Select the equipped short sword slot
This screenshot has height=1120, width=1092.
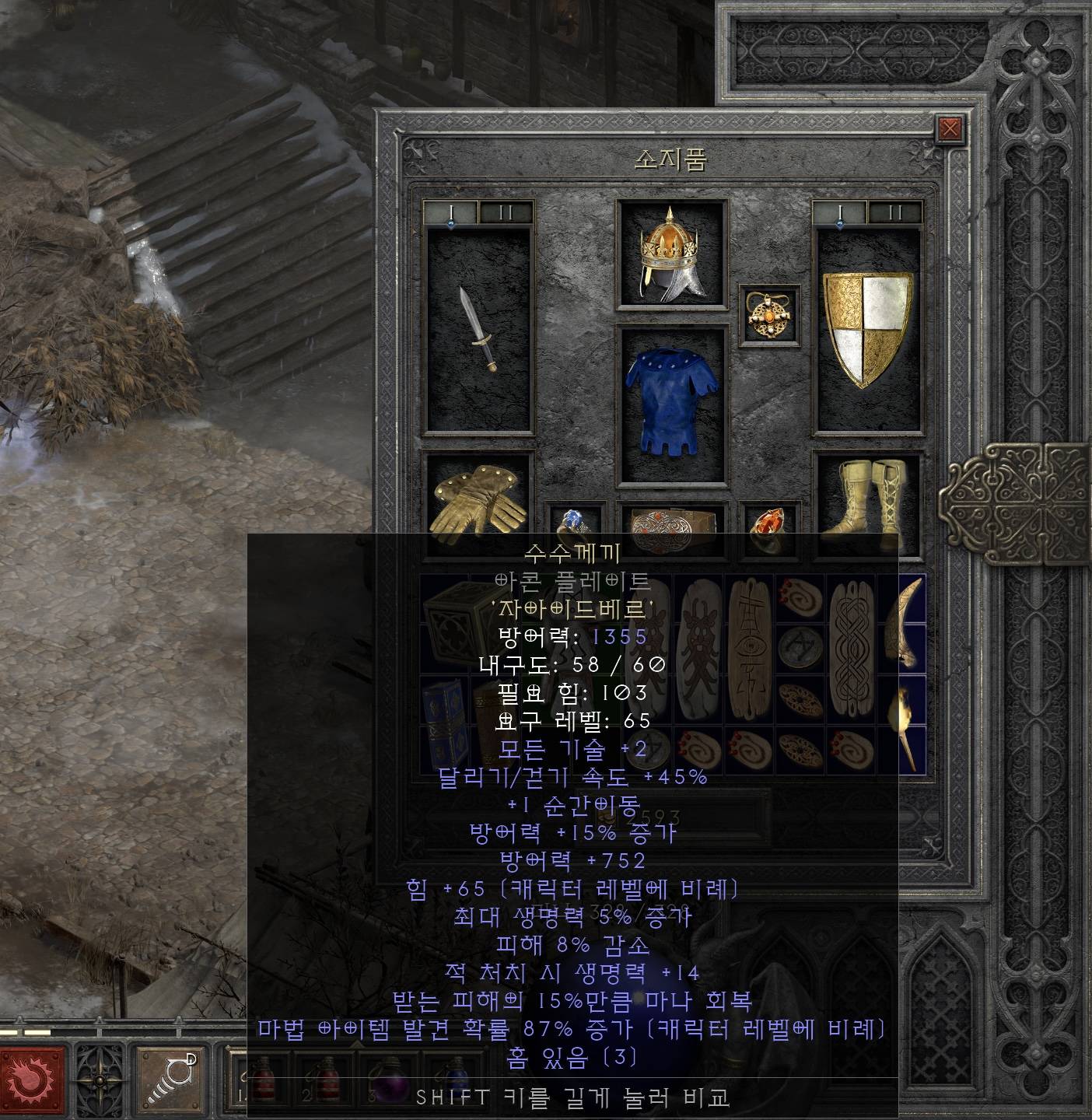(478, 329)
